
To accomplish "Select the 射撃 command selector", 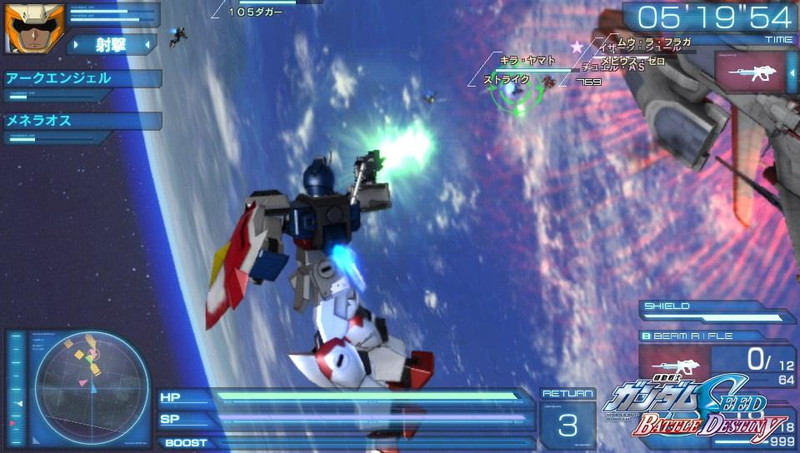I will click(111, 44).
